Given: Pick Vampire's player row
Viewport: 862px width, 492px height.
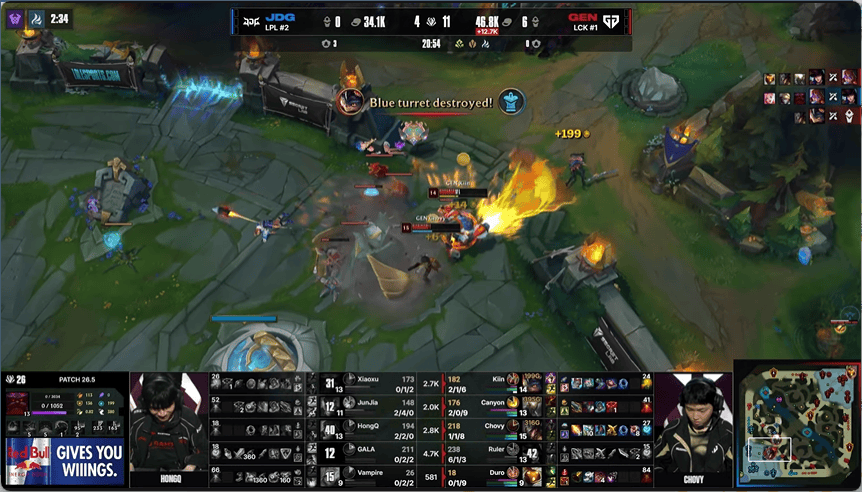Looking at the screenshot, I should (368, 474).
